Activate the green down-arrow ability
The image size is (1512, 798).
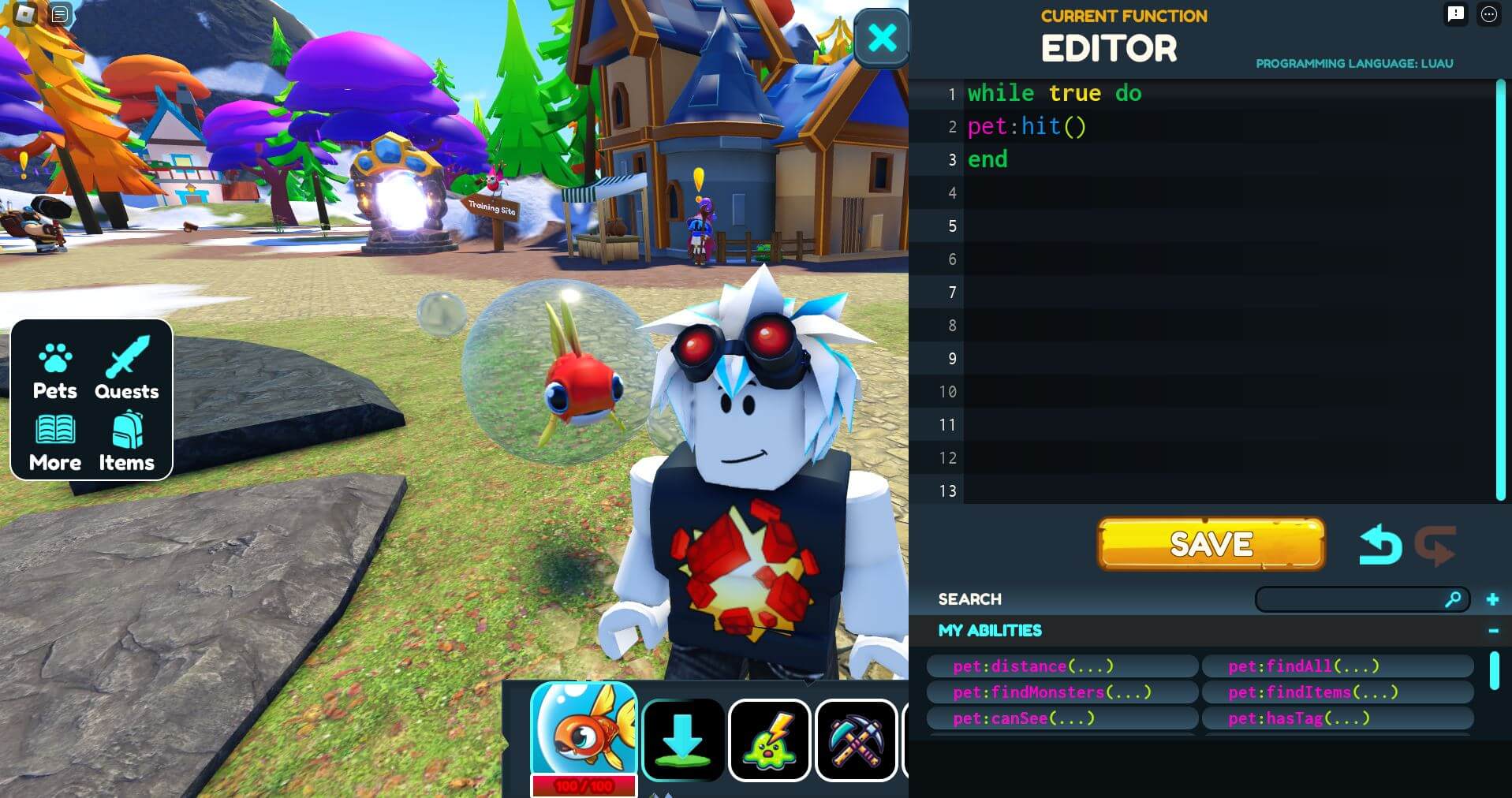point(683,740)
